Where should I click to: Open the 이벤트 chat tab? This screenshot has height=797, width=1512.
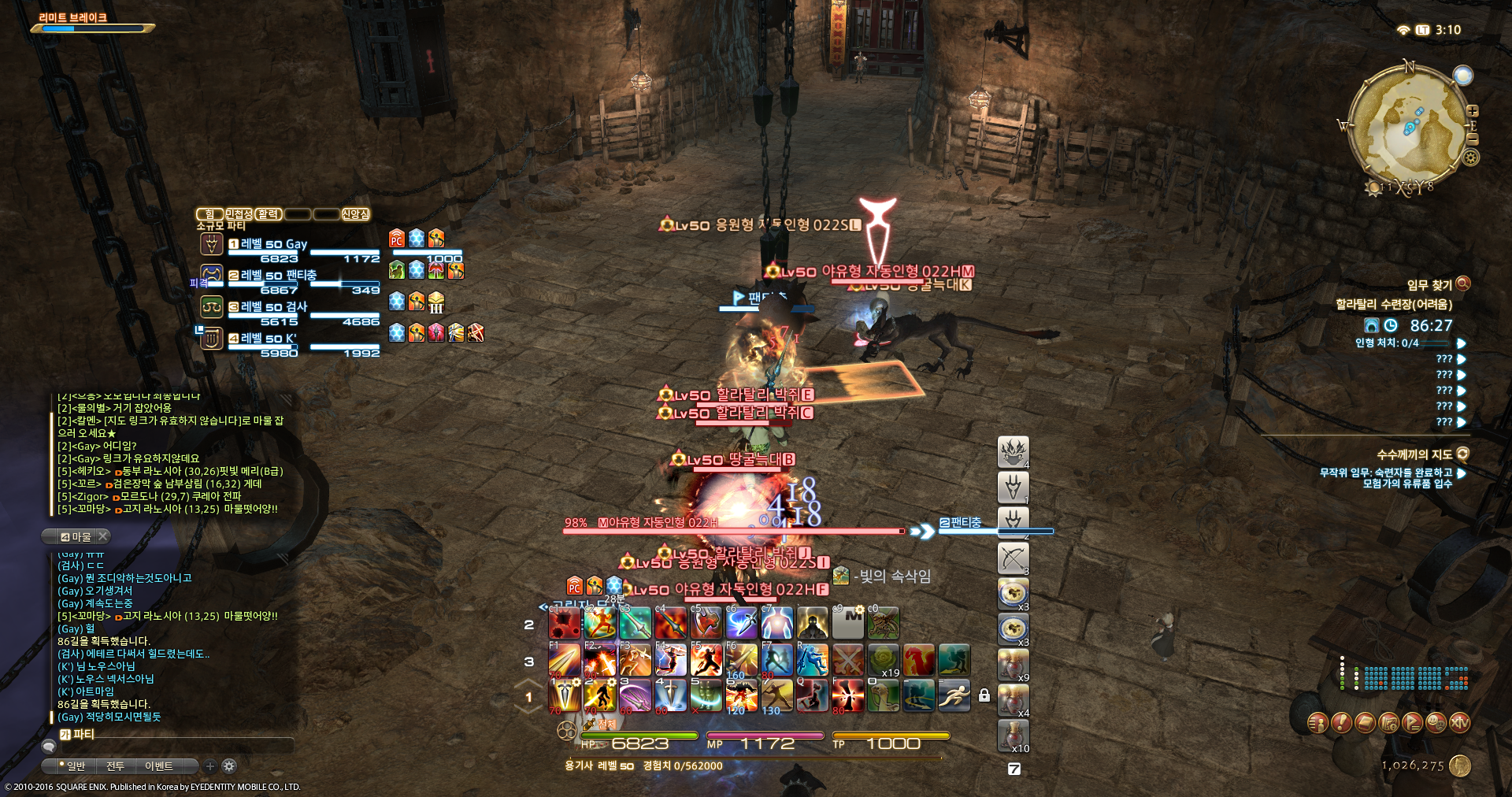click(158, 765)
